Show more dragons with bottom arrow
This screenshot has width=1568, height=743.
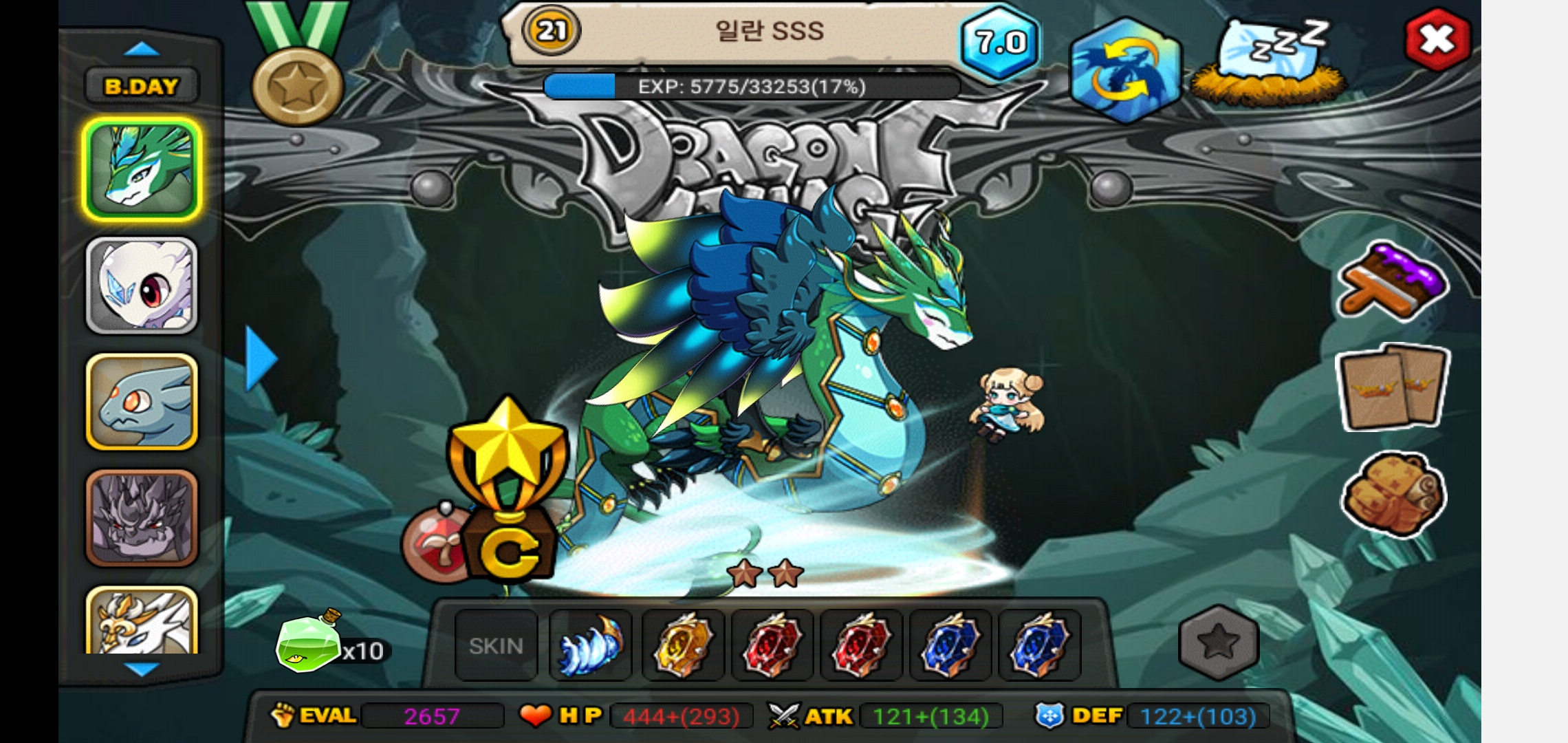[143, 669]
